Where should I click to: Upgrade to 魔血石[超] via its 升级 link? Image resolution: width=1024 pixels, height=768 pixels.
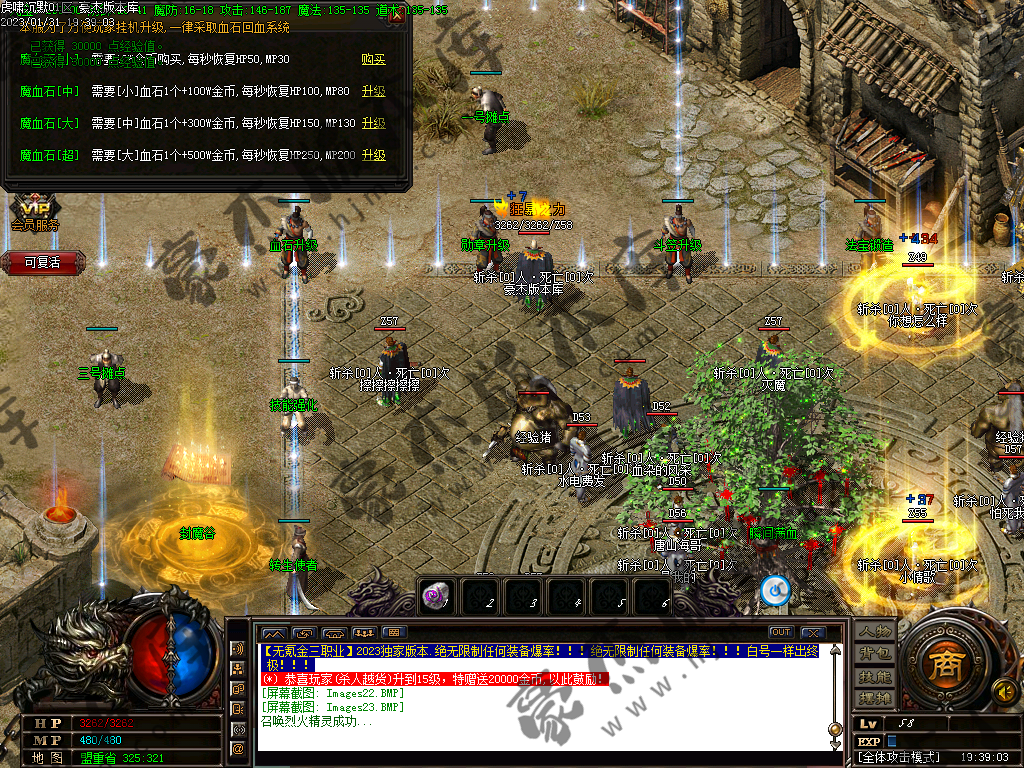click(x=373, y=156)
